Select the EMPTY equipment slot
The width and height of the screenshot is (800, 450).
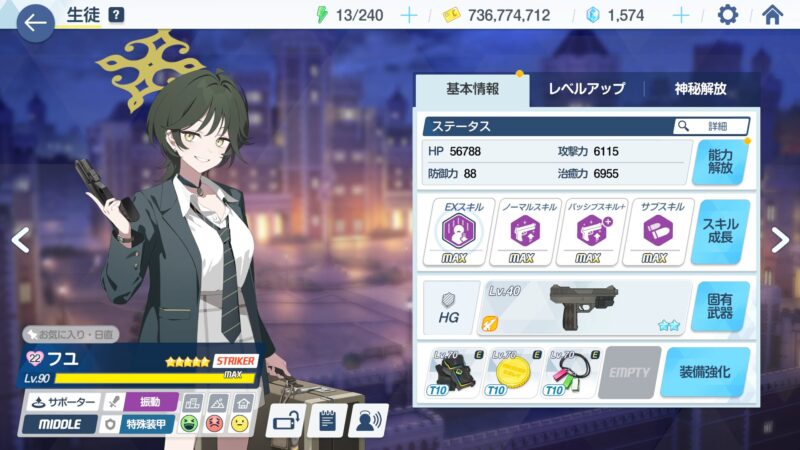pos(628,372)
